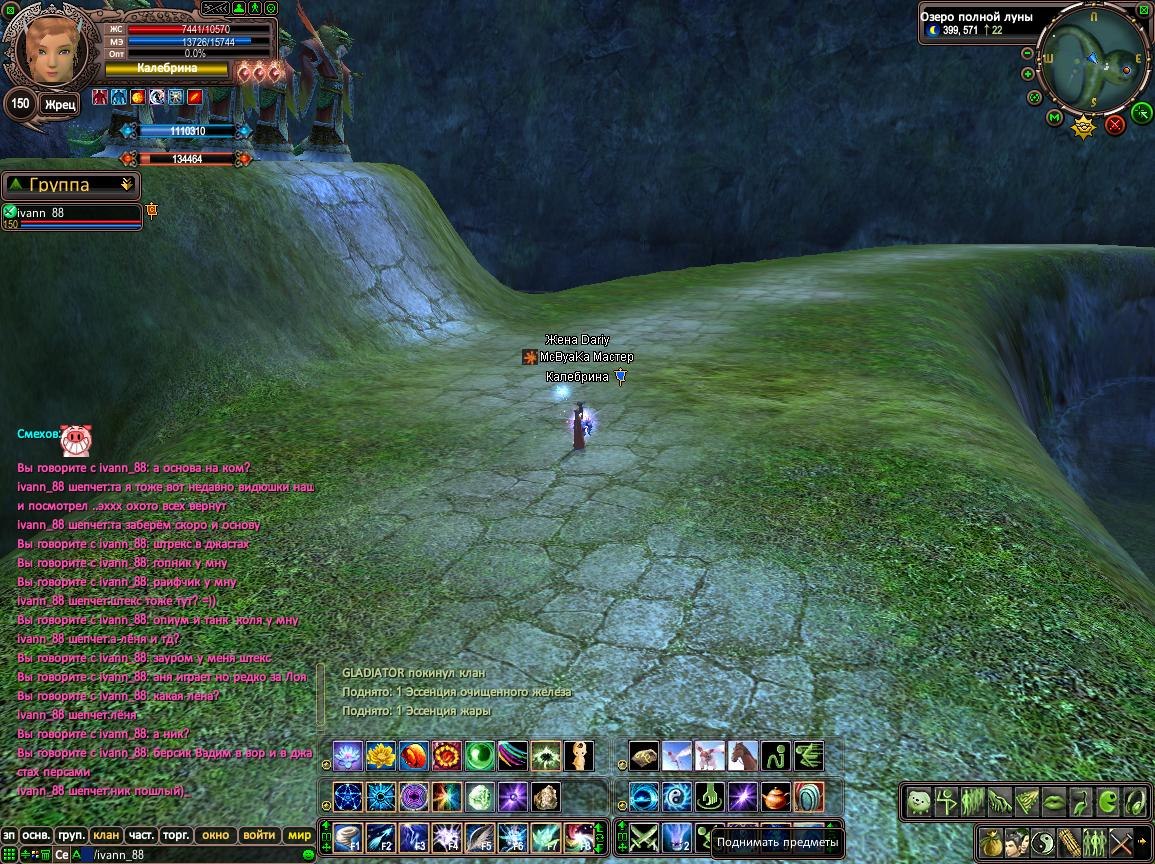Screen dimensions: 1155x864
Task: Zoom out the minimap with minus button
Action: (x=1027, y=54)
